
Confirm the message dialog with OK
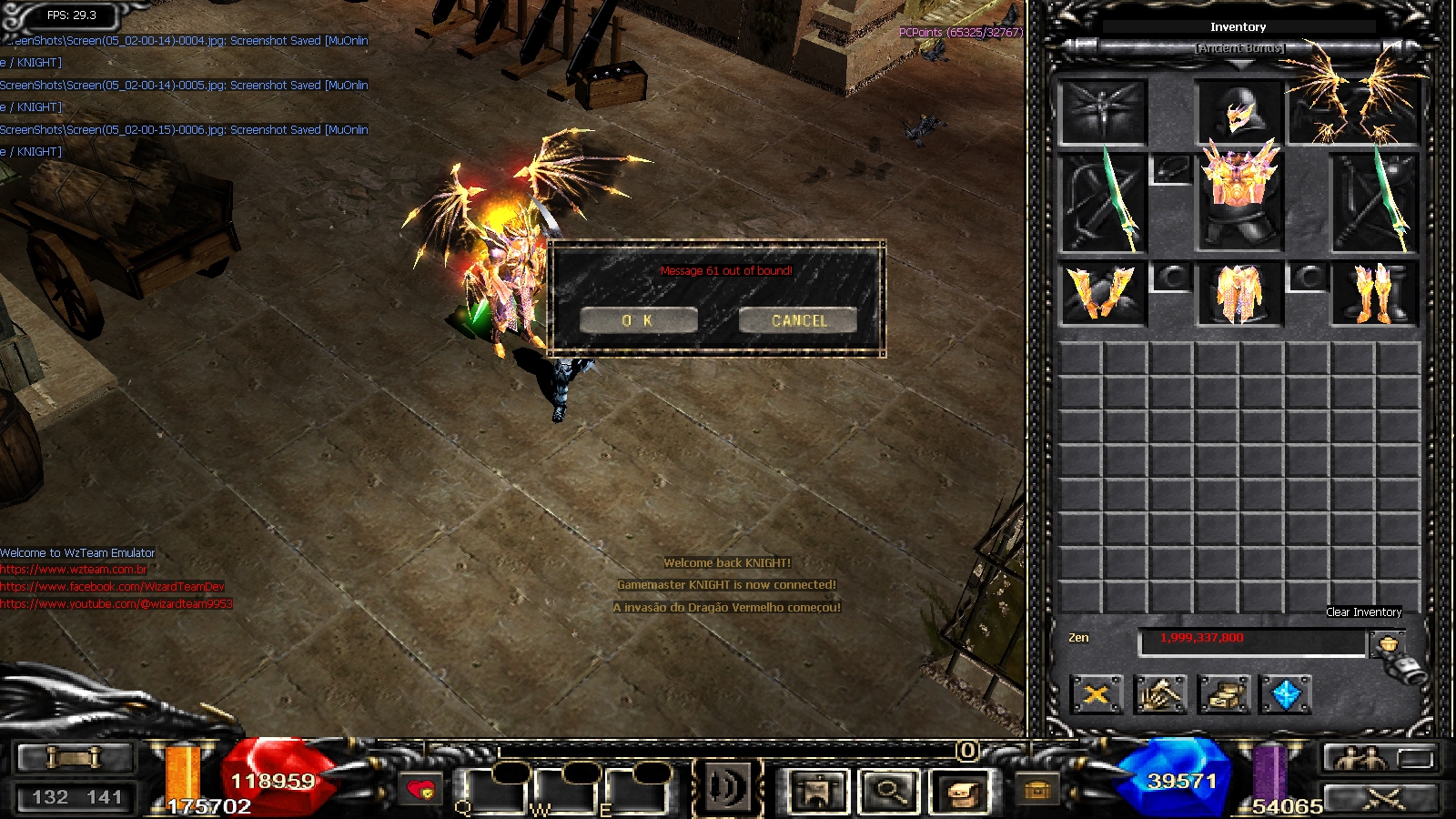coord(638,320)
